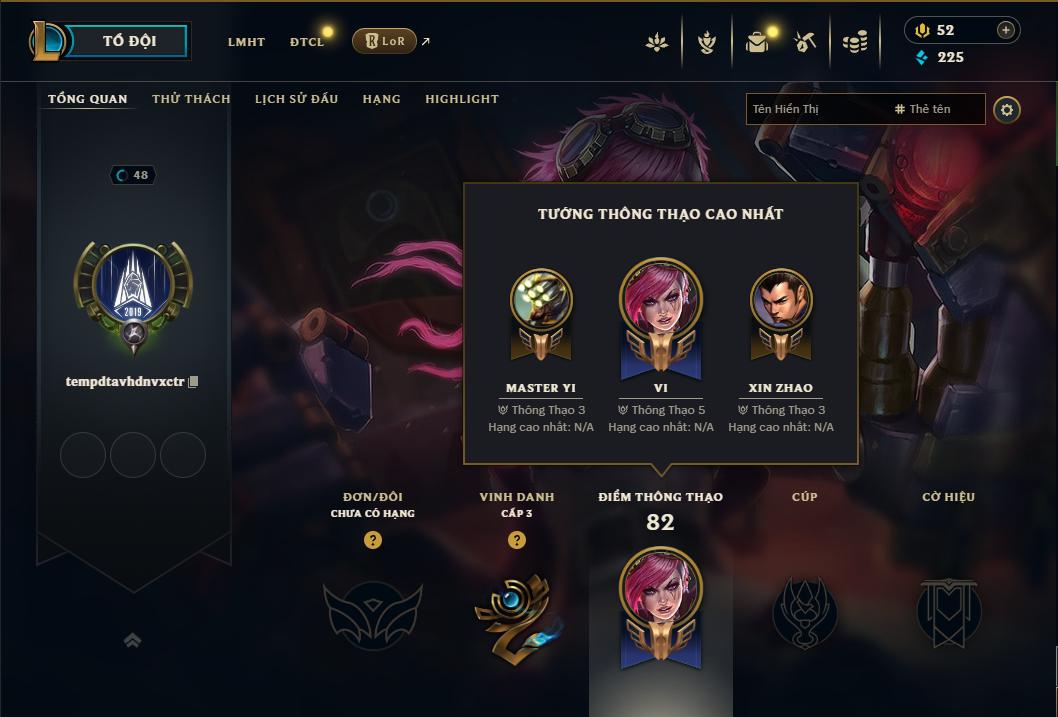Viewport: 1058px width, 717px height.
Task: Open the loot bag icon
Action: 757,42
